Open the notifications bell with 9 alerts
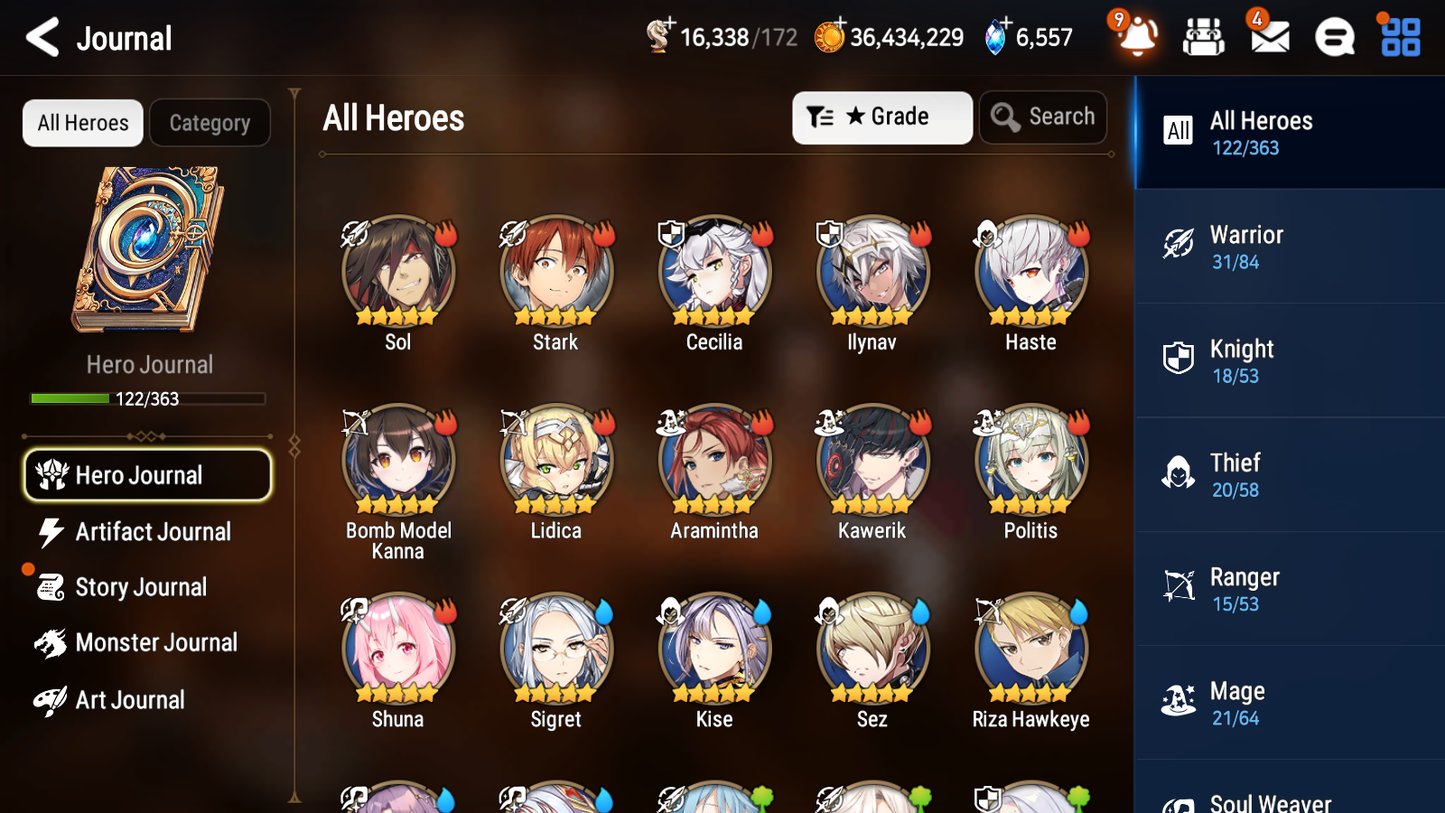The image size is (1445, 813). [1136, 36]
